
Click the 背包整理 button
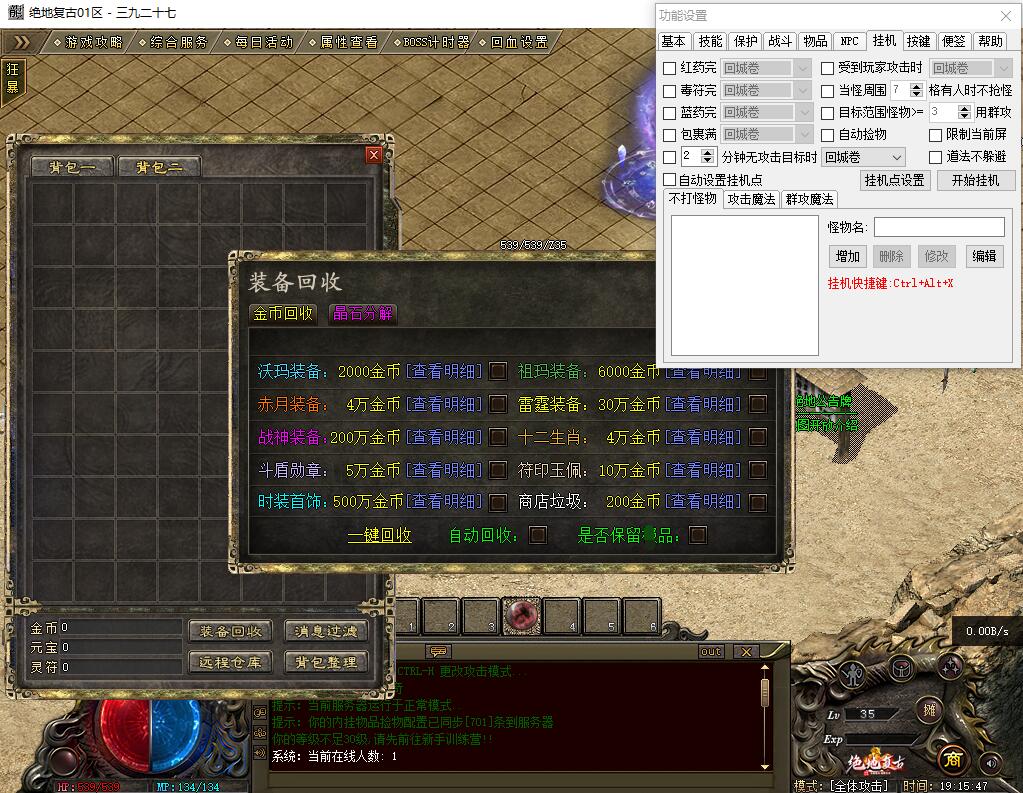[327, 661]
